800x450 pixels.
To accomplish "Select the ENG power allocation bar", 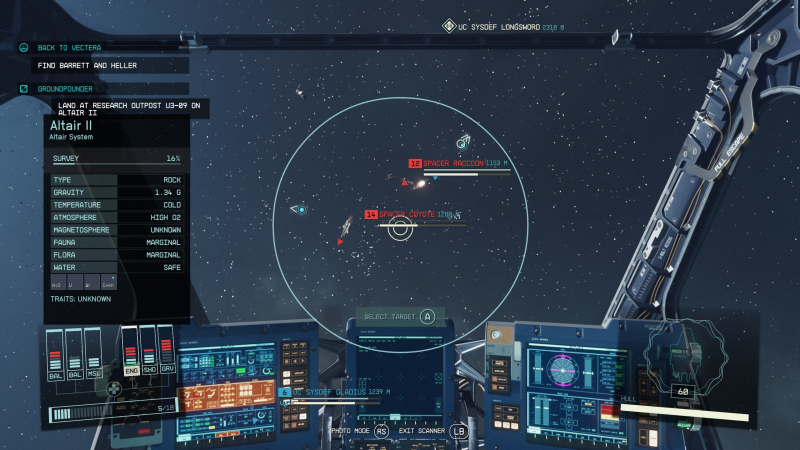I will [130, 350].
